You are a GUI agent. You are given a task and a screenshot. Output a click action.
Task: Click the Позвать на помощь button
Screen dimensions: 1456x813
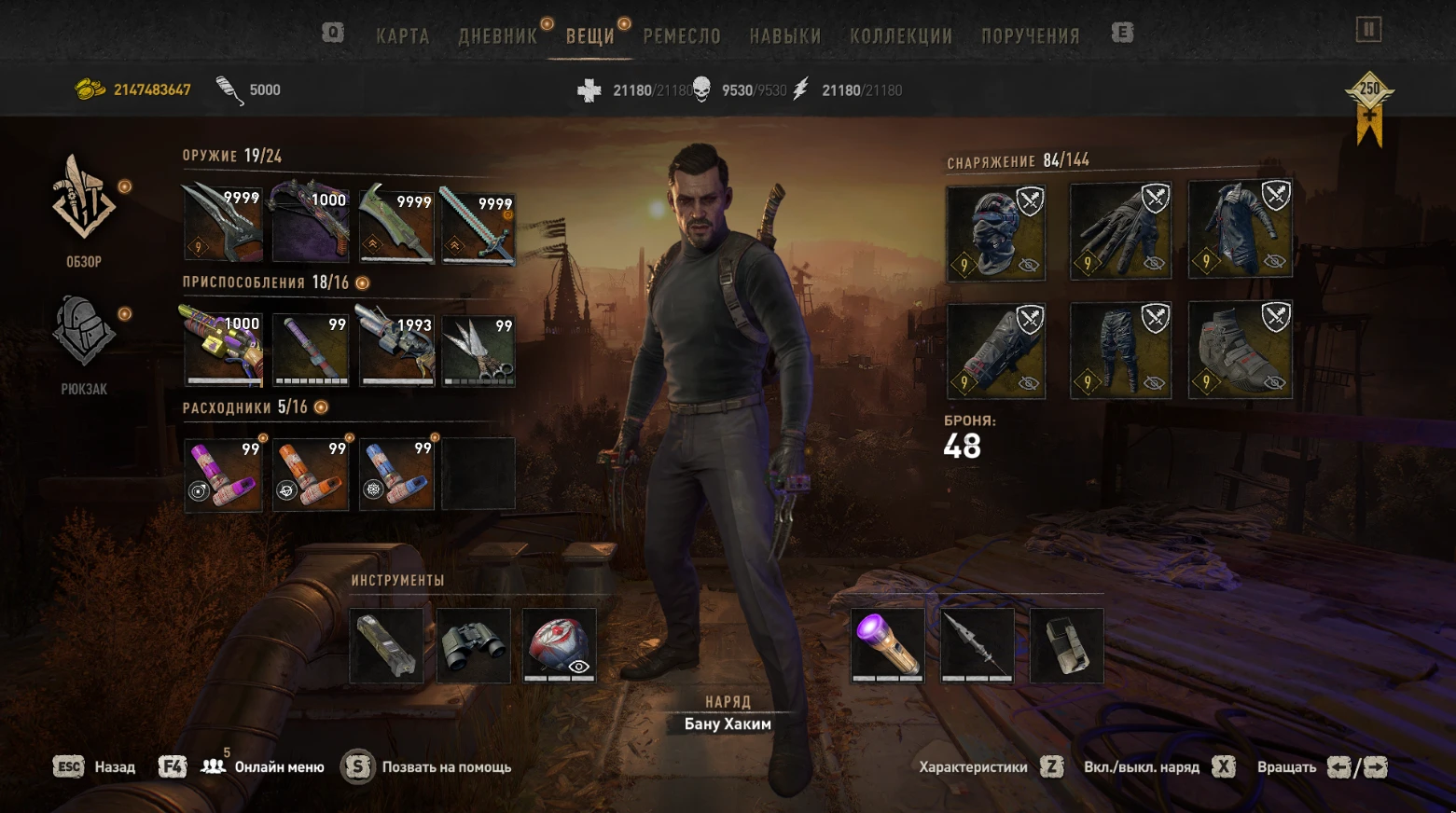point(447,766)
